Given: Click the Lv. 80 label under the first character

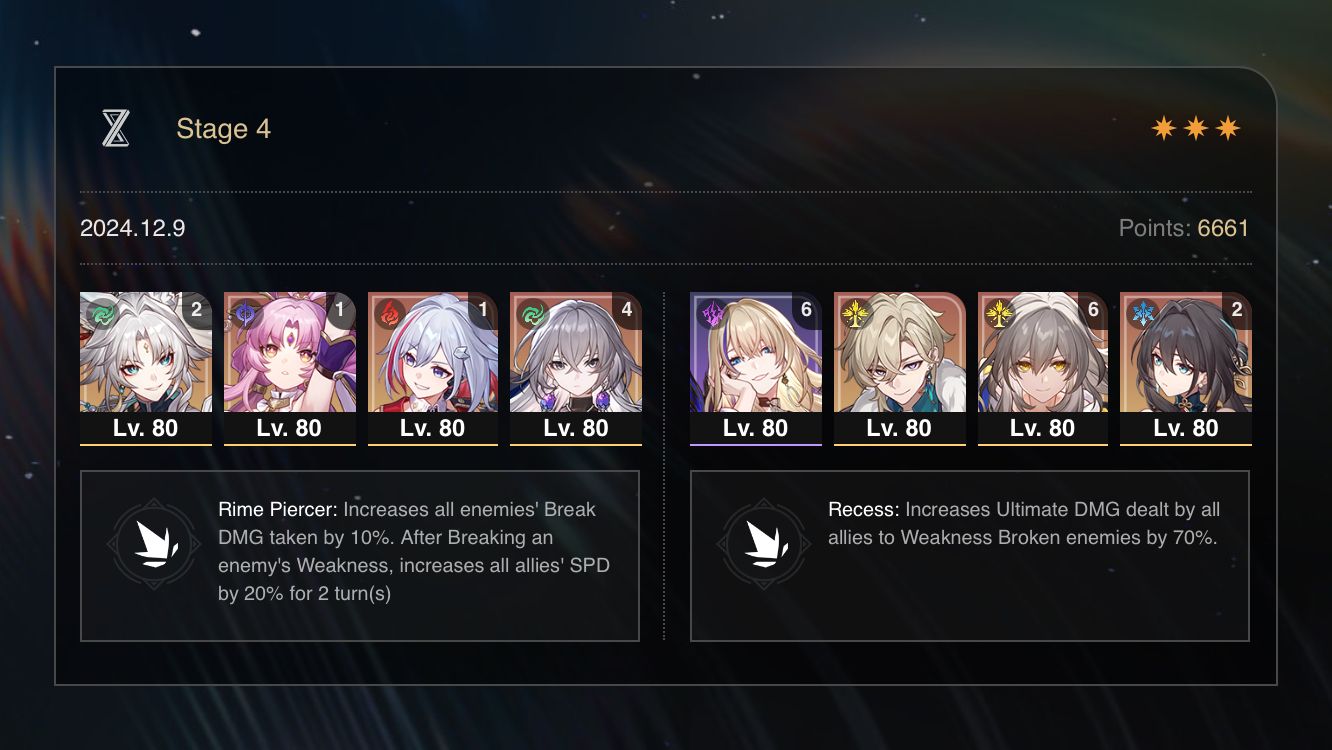Looking at the screenshot, I should [146, 428].
